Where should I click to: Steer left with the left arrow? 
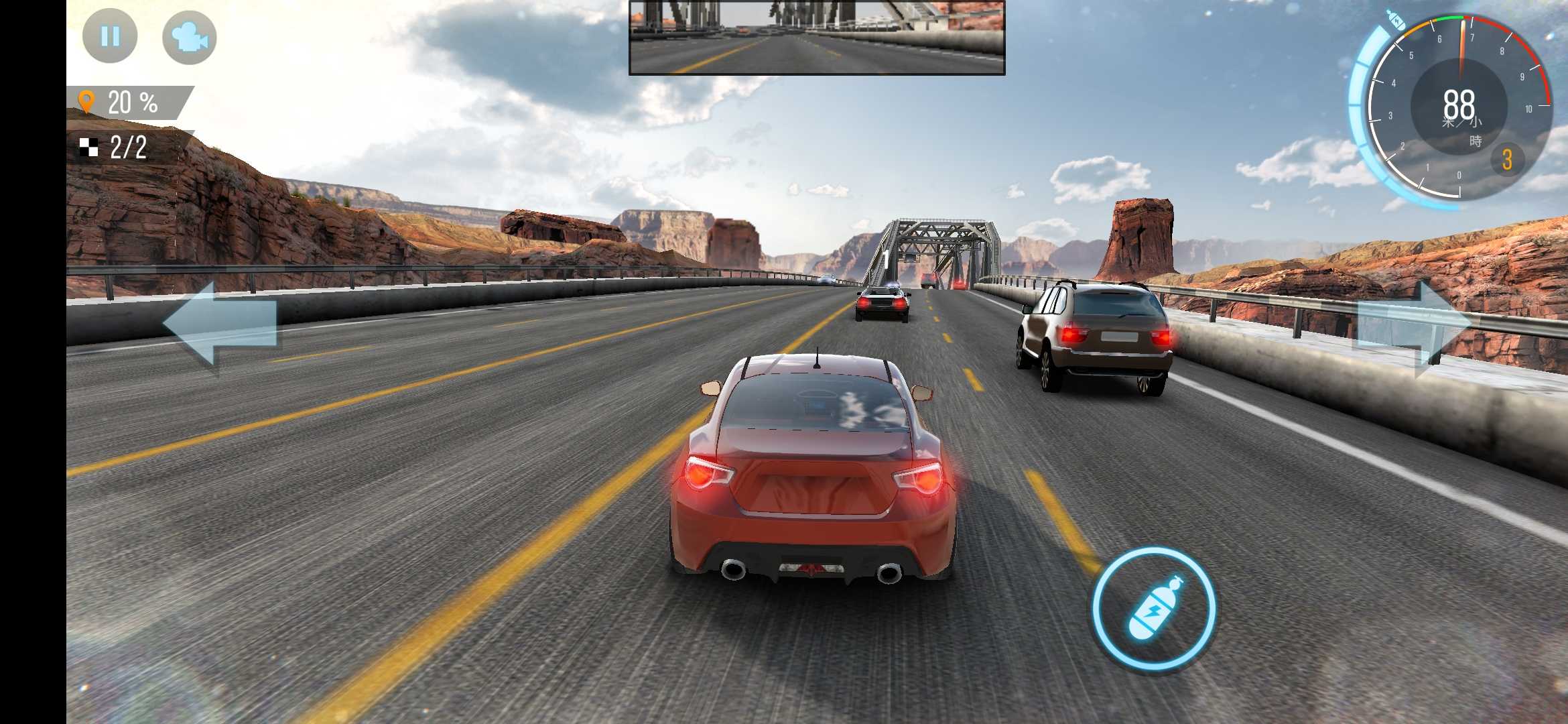221,324
